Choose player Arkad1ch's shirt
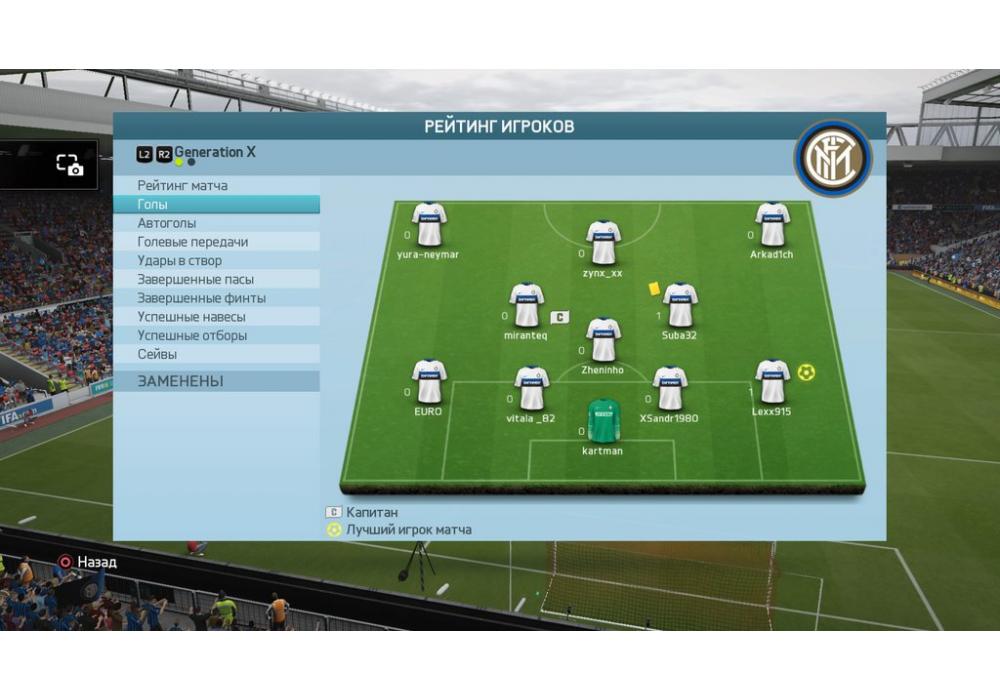Image resolution: width=1000 pixels, height=700 pixels. pos(772,225)
